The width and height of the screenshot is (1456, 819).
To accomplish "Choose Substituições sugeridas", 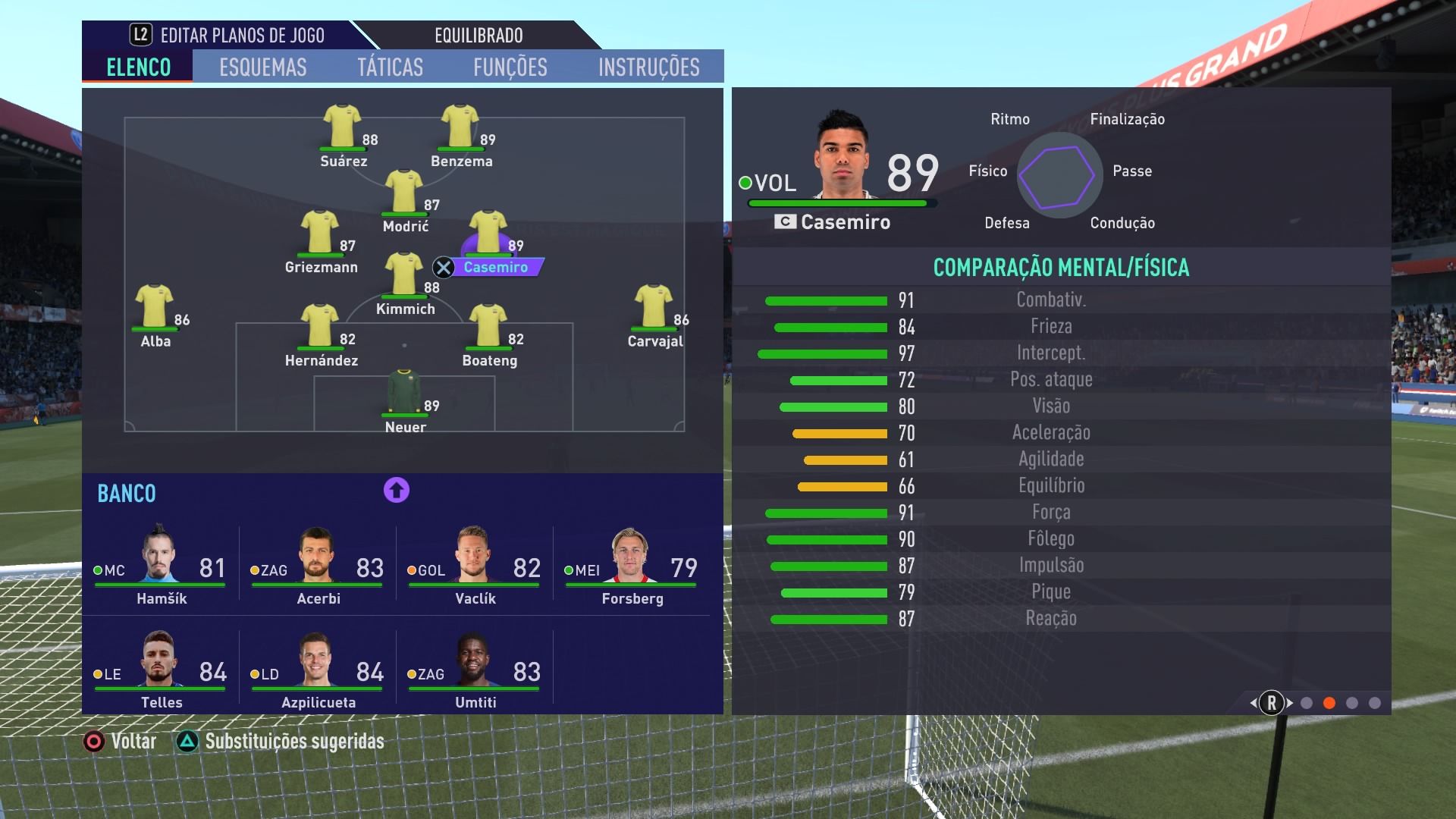I will [293, 742].
